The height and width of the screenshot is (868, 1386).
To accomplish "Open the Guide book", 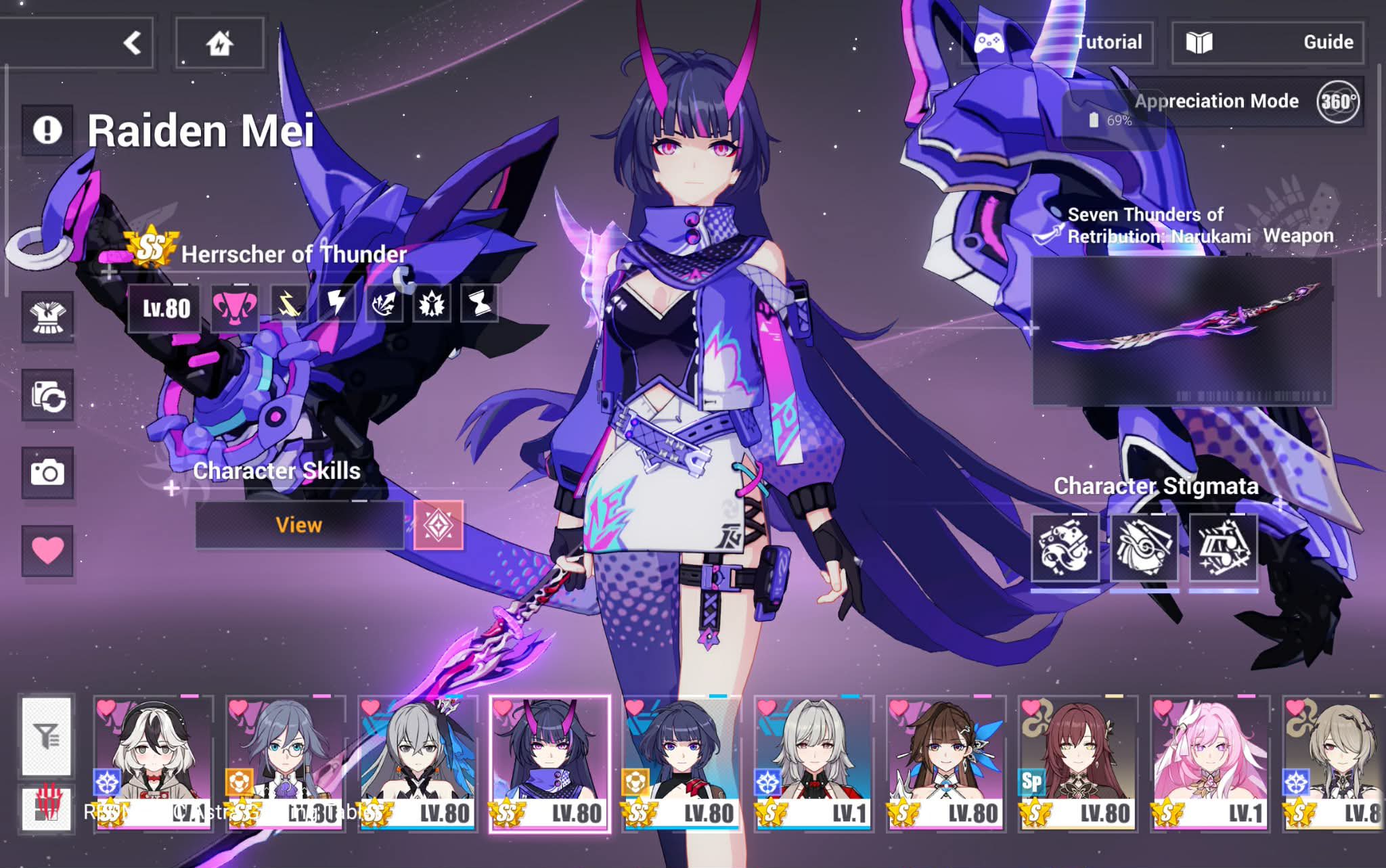I will pos(1268,43).
